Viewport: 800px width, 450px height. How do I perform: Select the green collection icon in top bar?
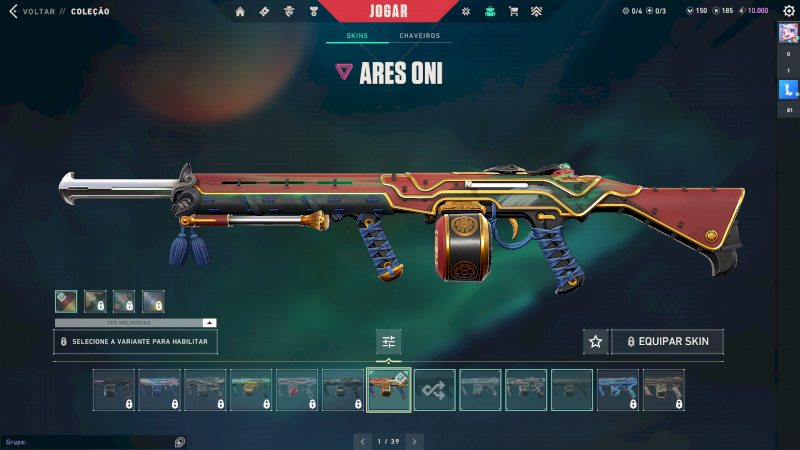pos(489,12)
